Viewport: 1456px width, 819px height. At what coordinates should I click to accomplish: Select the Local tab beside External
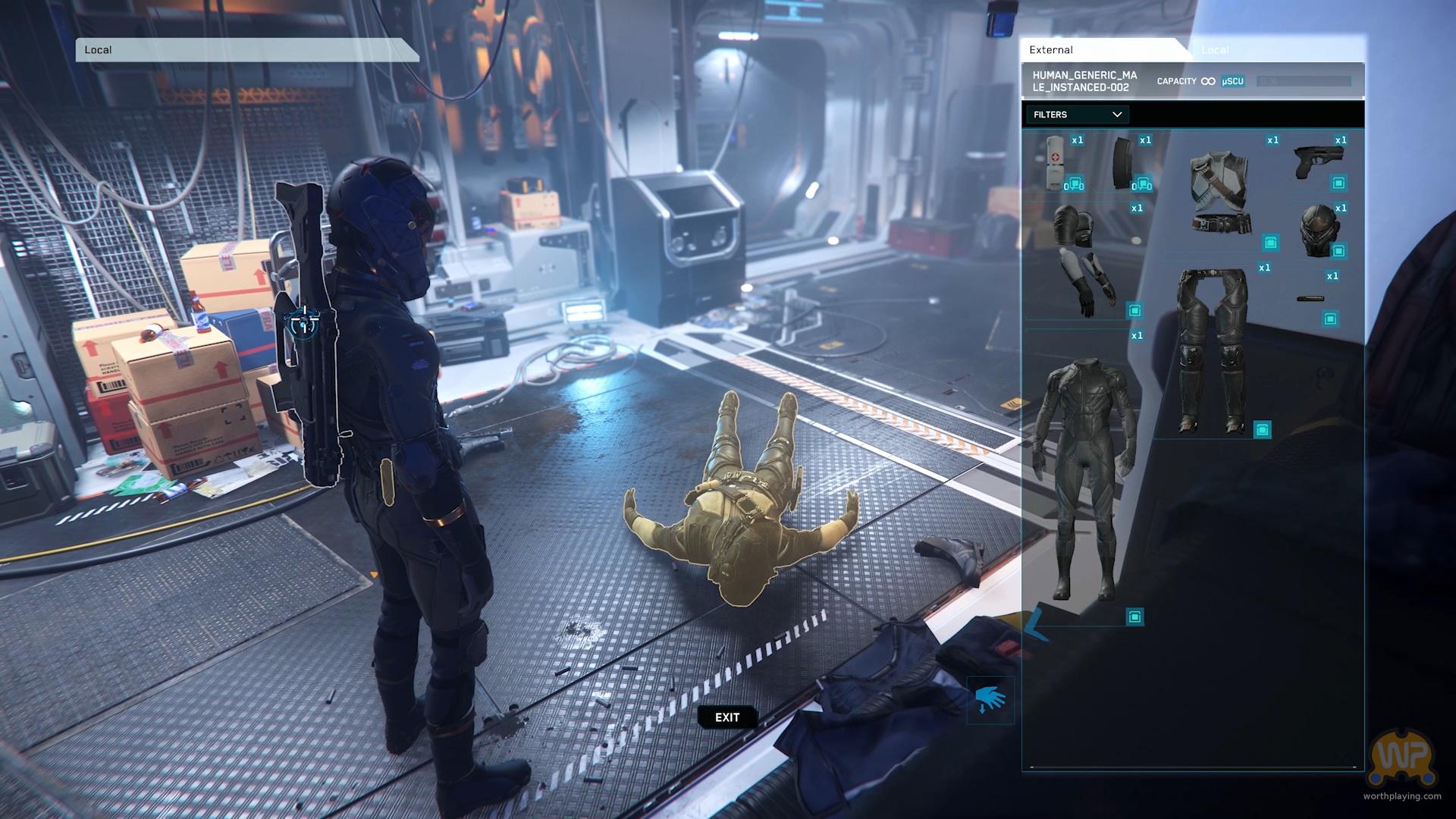1214,50
